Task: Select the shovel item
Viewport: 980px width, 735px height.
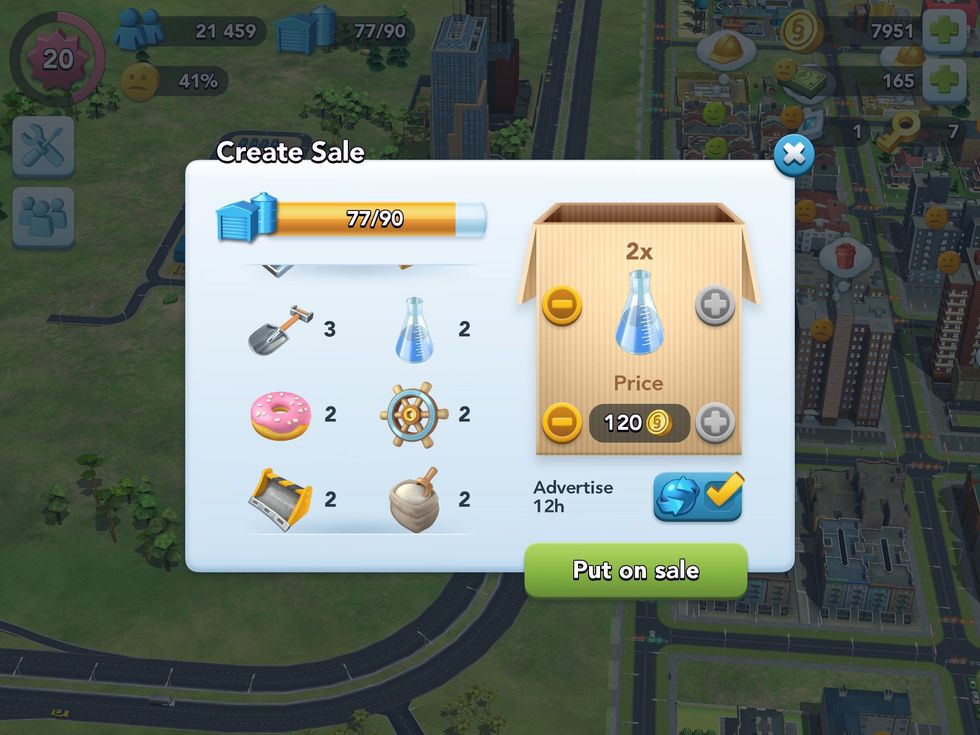Action: coord(281,330)
